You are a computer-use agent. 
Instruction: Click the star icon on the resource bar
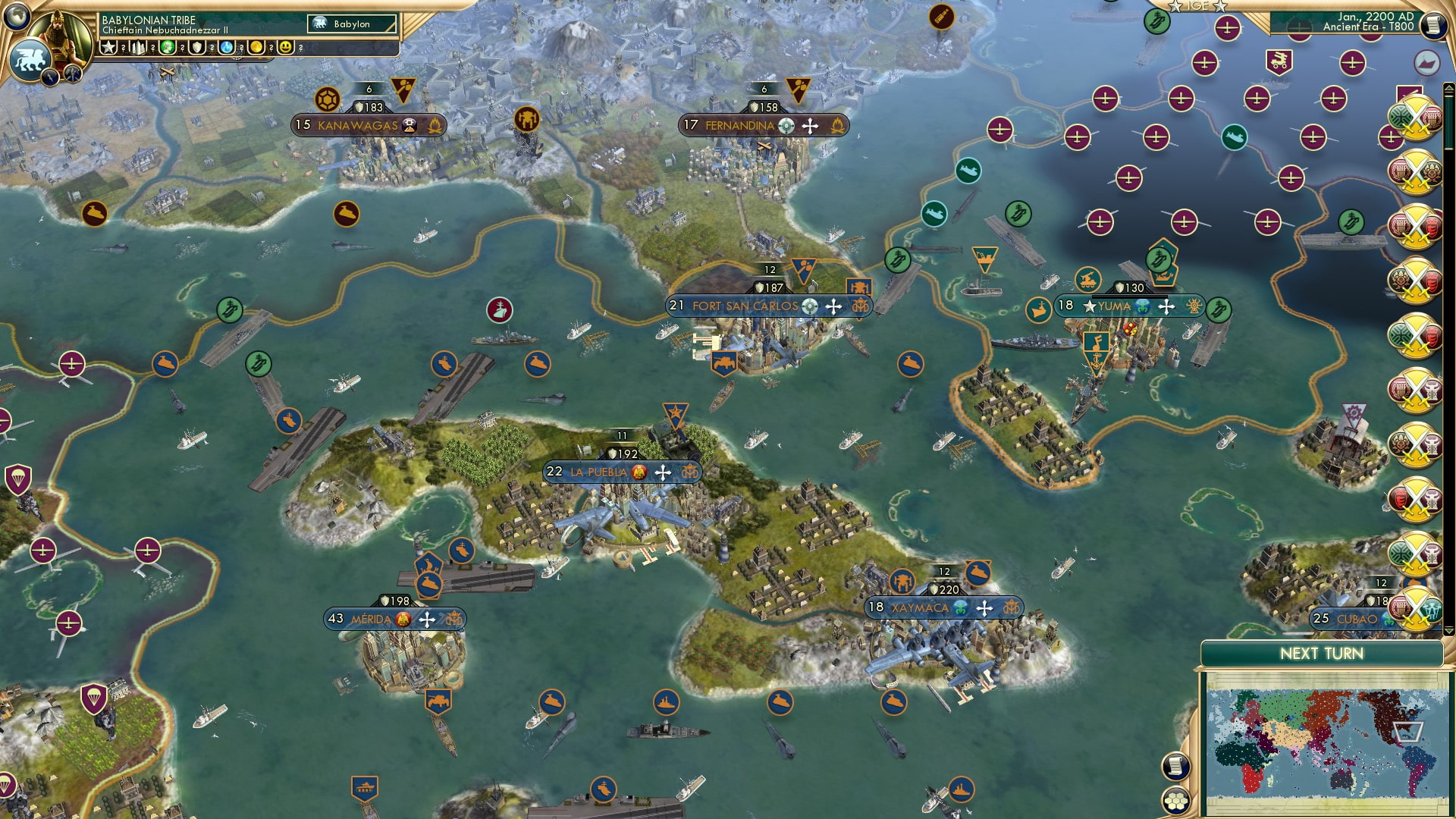(x=108, y=48)
